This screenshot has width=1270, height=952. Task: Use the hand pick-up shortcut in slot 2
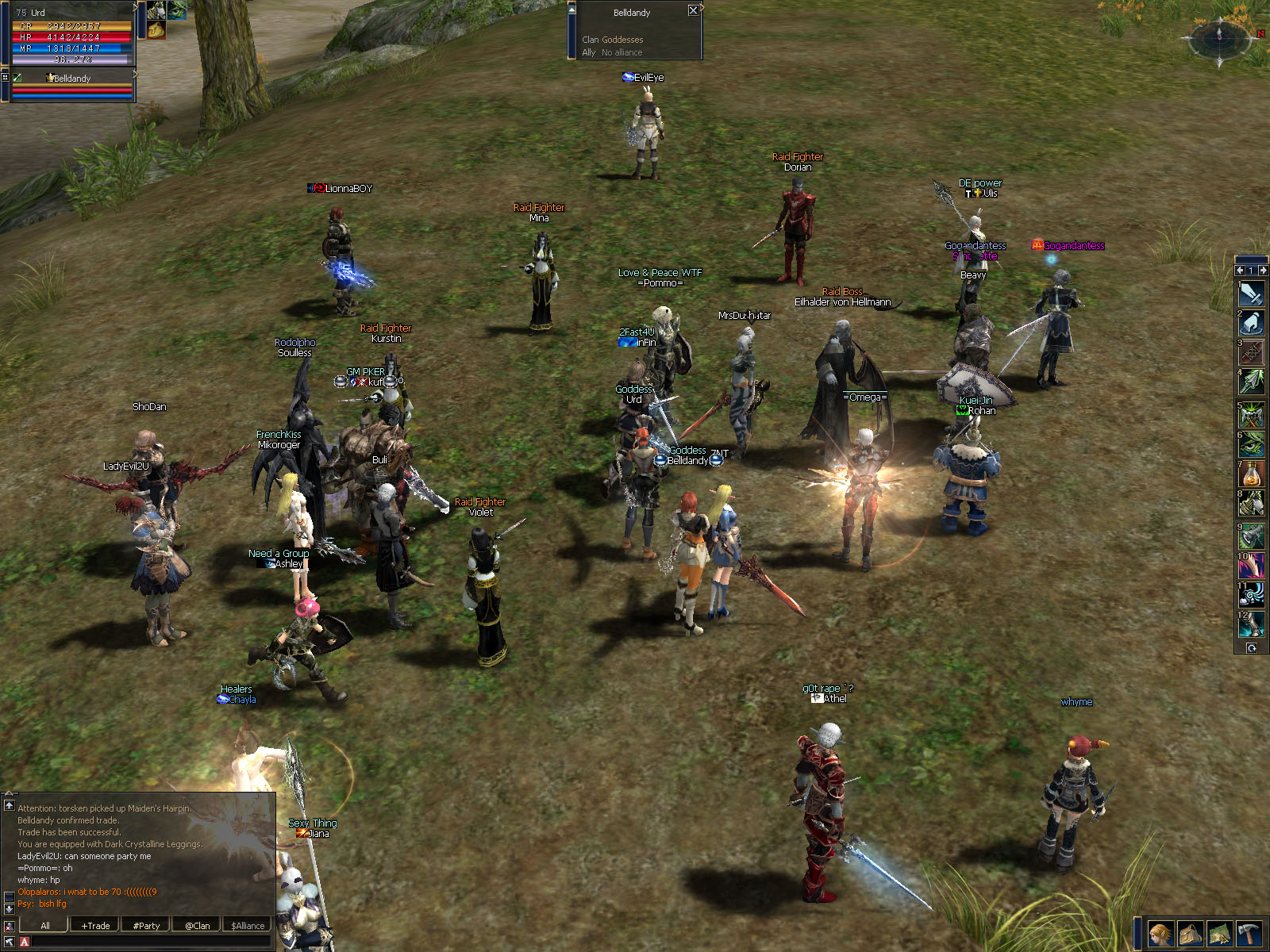coord(1252,323)
